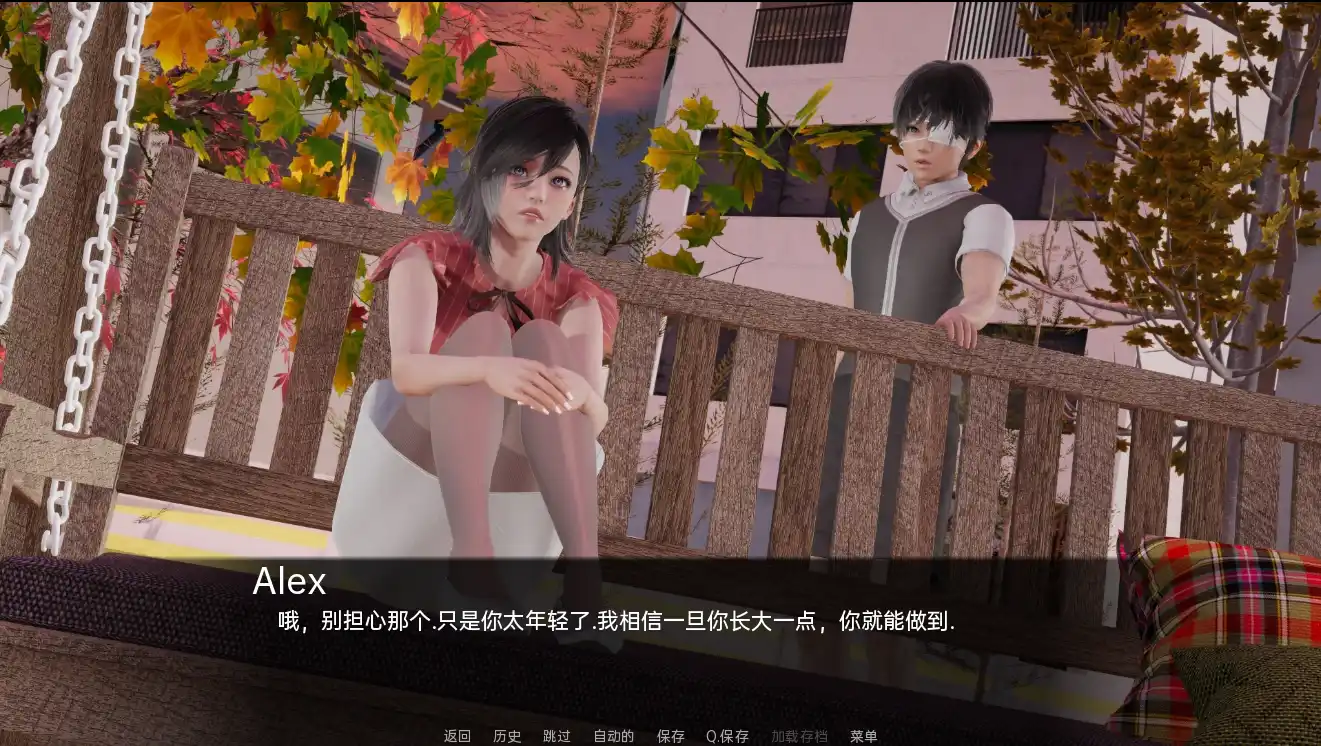Screen dimensions: 1321x746
Task: Click 保存 to open the save screen
Action: [x=669, y=736]
